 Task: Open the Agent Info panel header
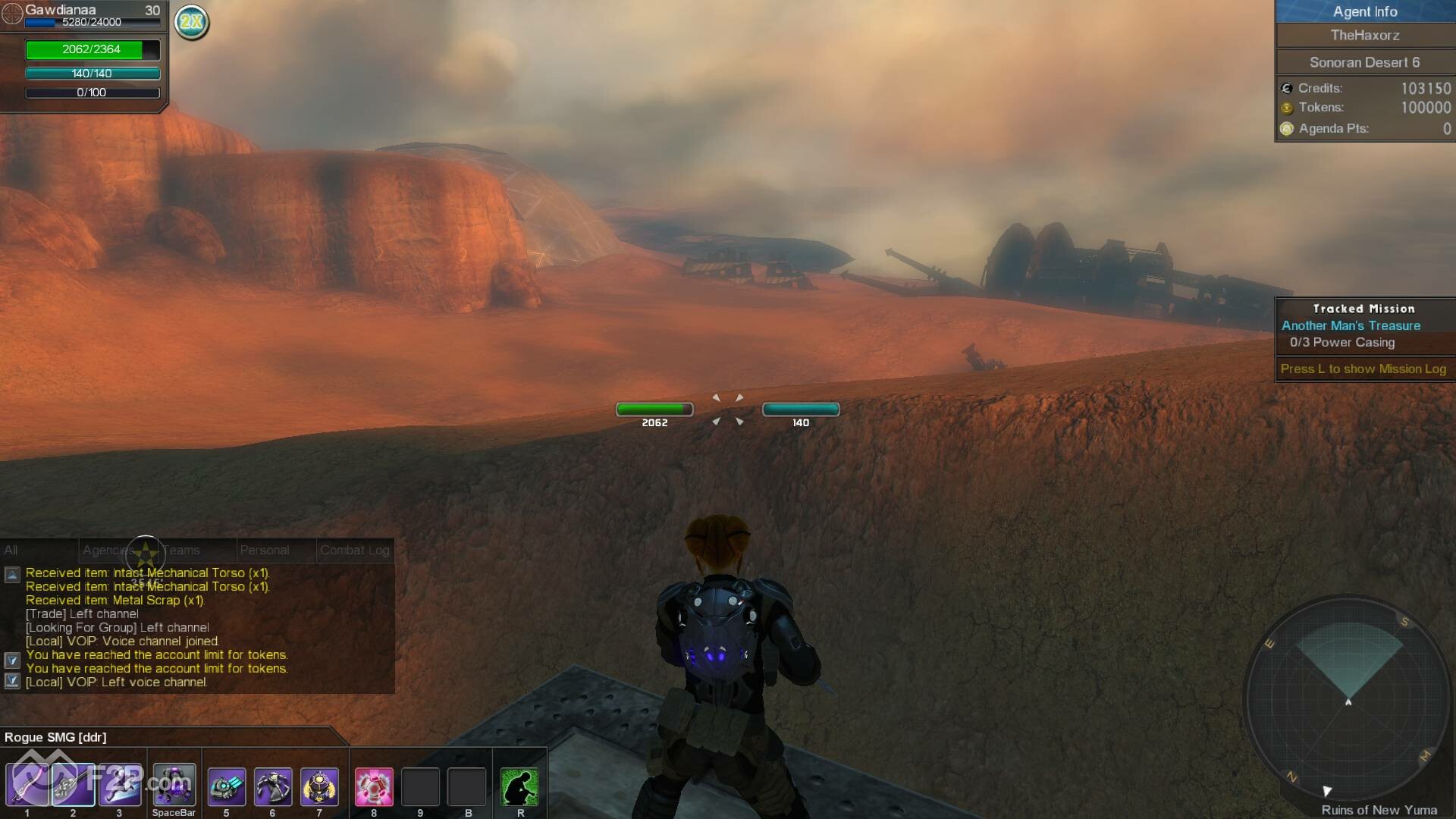(1365, 11)
